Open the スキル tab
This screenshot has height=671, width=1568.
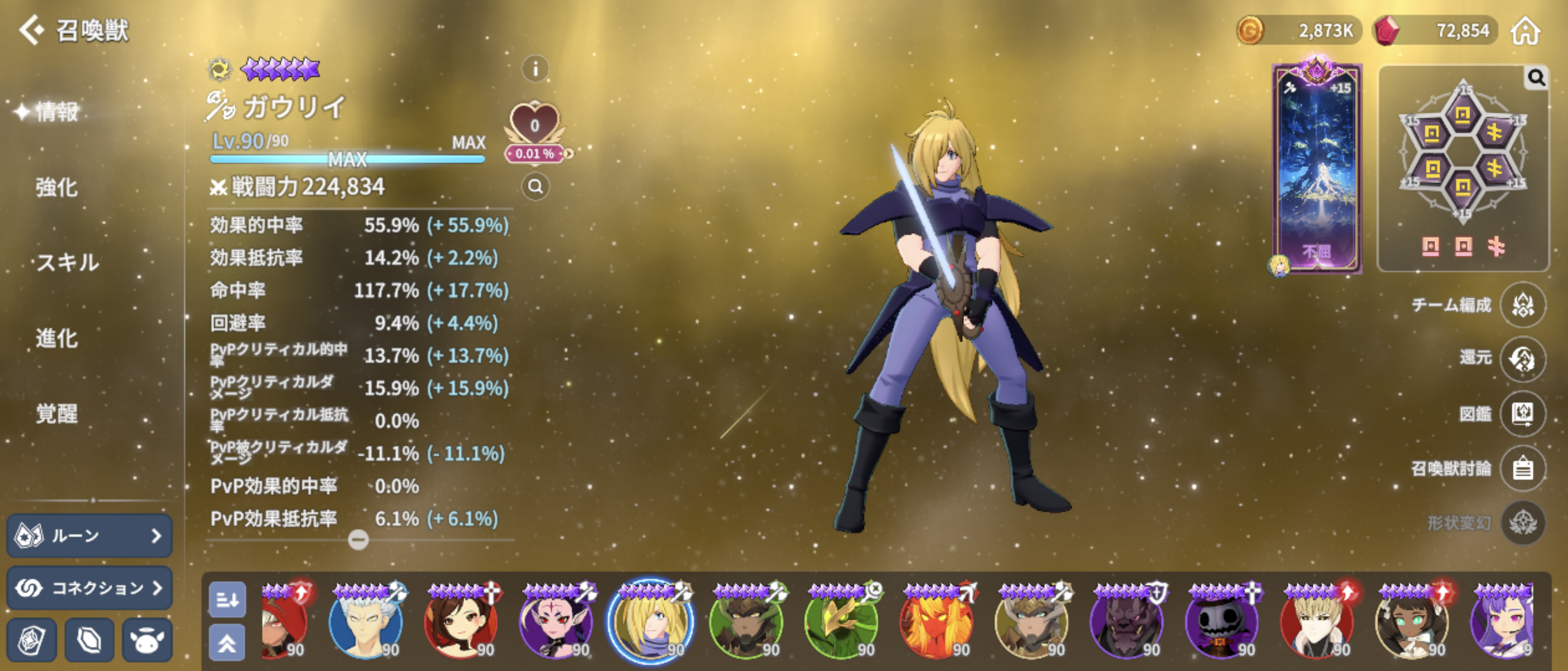click(x=67, y=263)
